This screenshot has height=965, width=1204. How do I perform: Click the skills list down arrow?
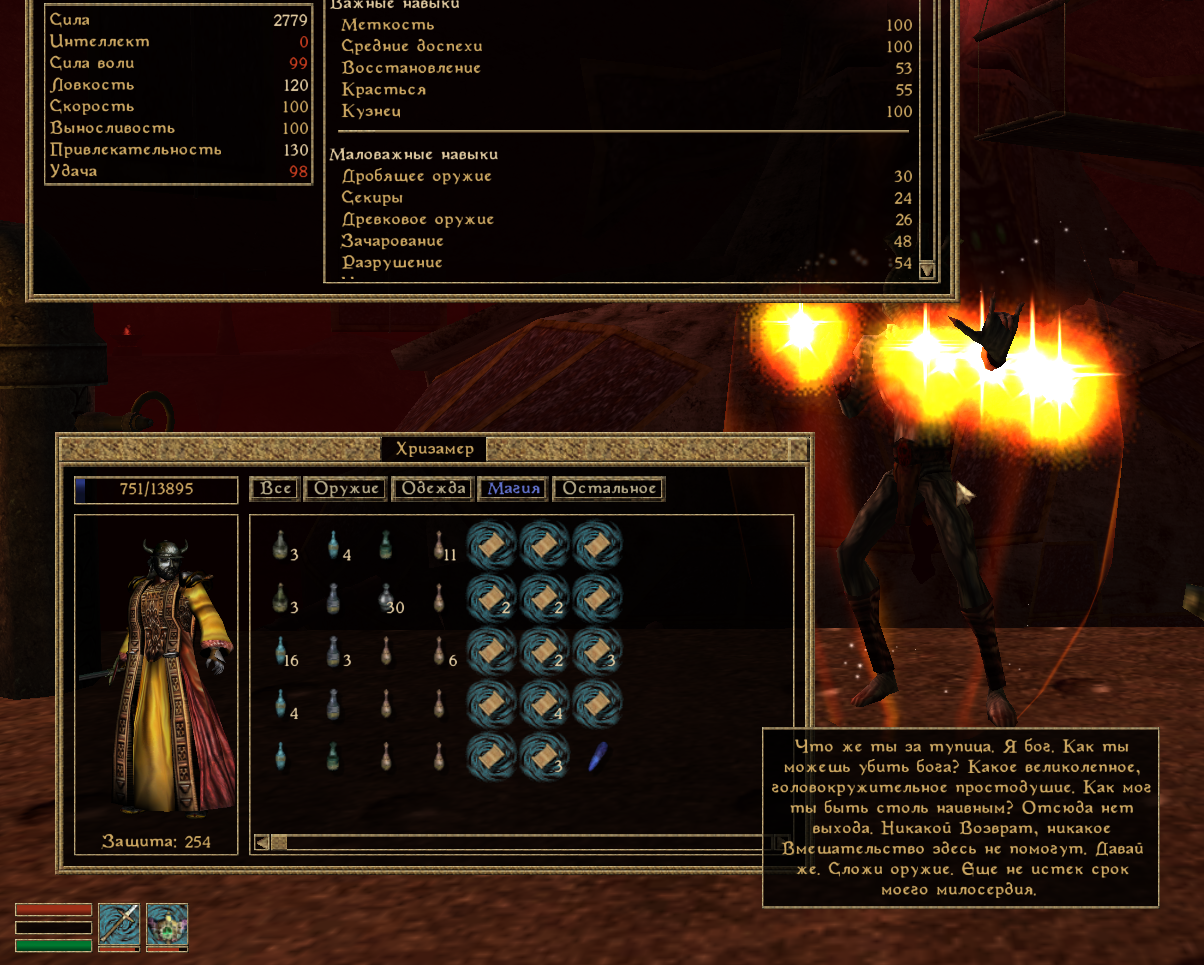(x=927, y=269)
